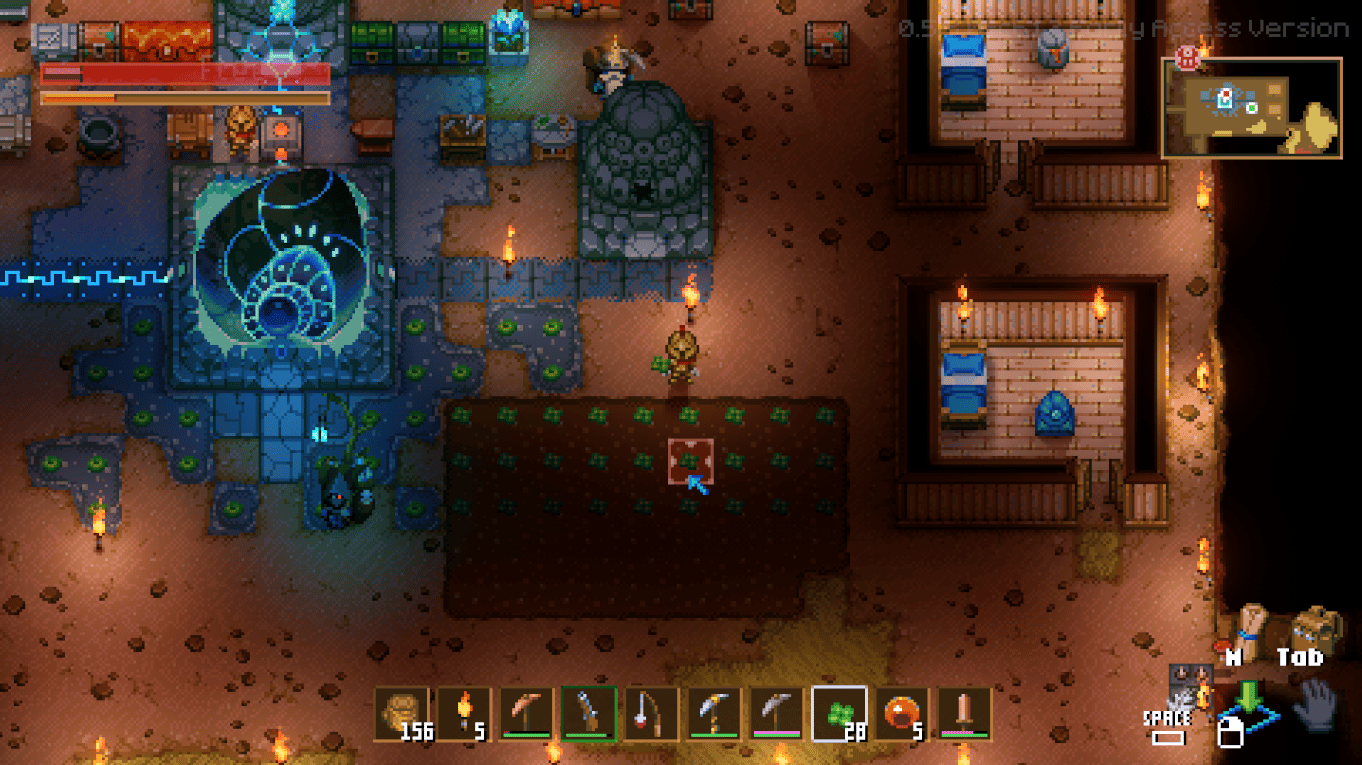The height and width of the screenshot is (765, 1362).
Task: Open inventory using the Tab backpack icon
Action: point(1314,626)
